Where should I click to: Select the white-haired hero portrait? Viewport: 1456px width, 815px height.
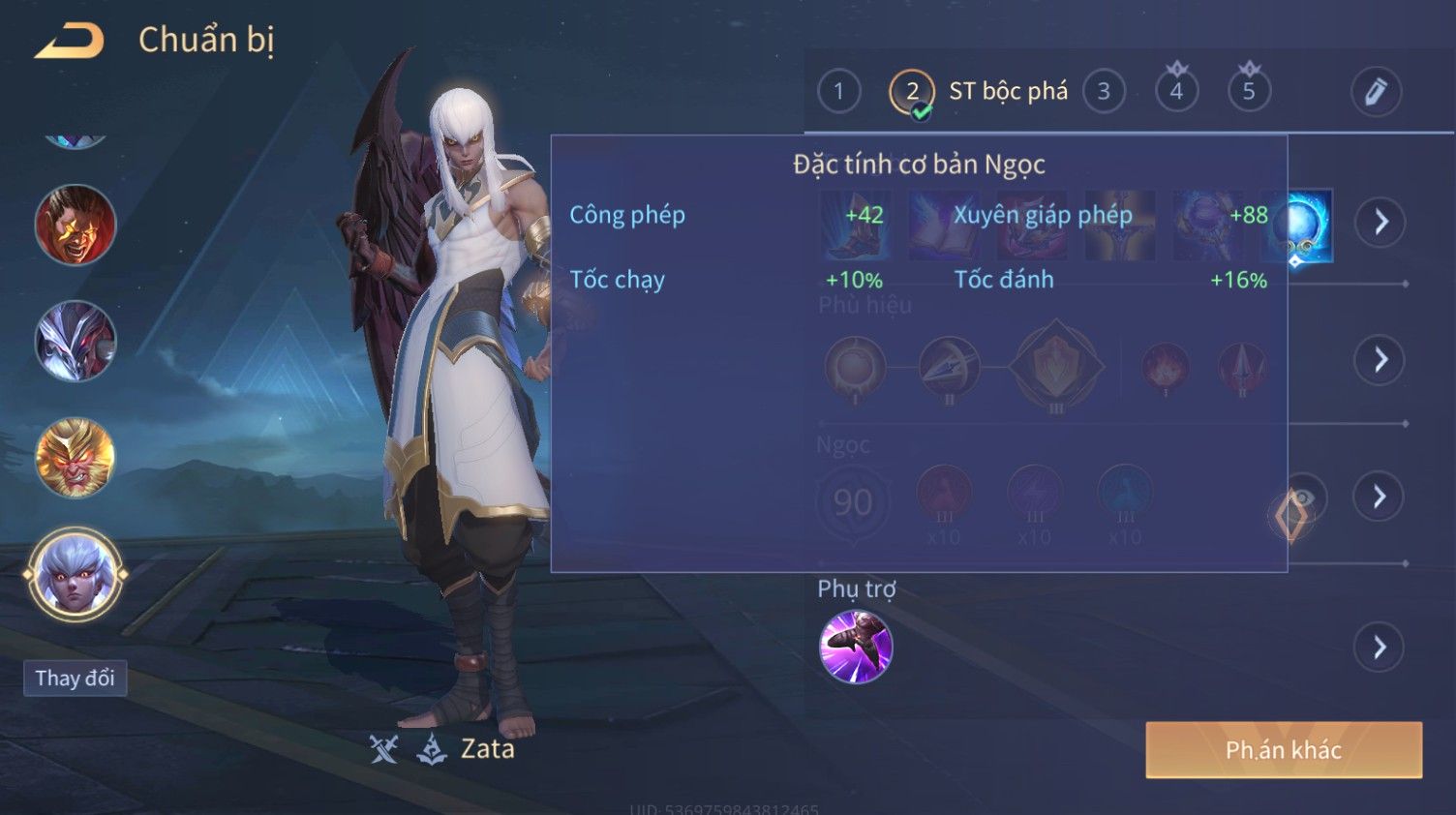coord(76,574)
